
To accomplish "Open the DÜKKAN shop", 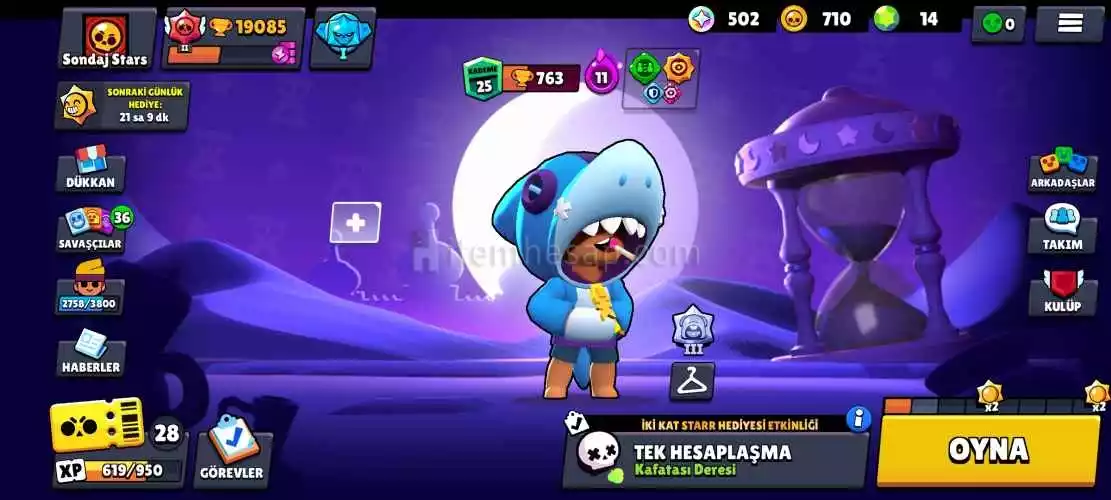I will pyautogui.click(x=90, y=168).
